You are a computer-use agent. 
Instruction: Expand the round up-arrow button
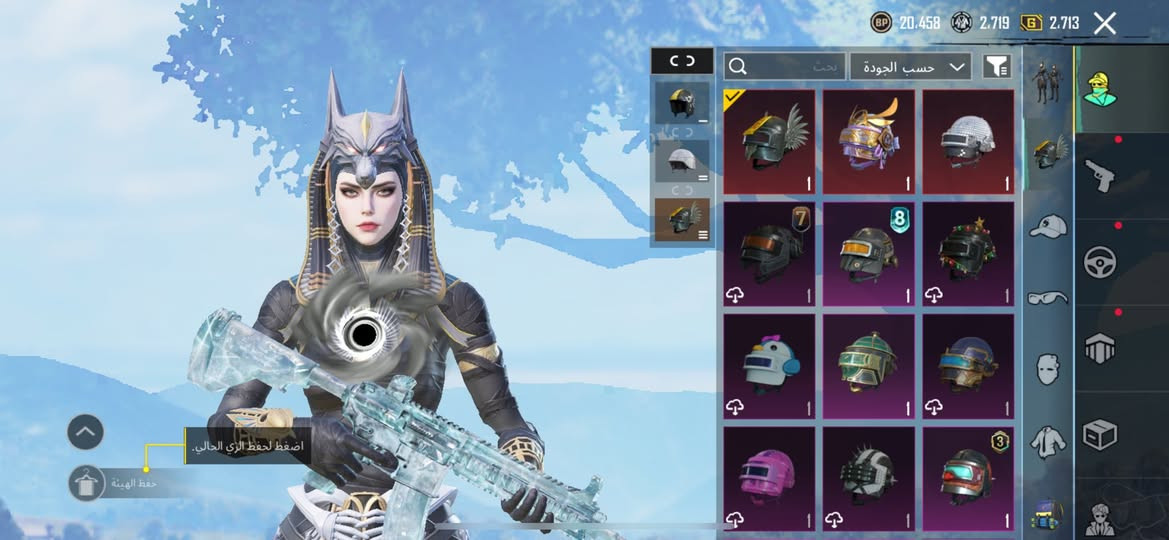point(86,432)
